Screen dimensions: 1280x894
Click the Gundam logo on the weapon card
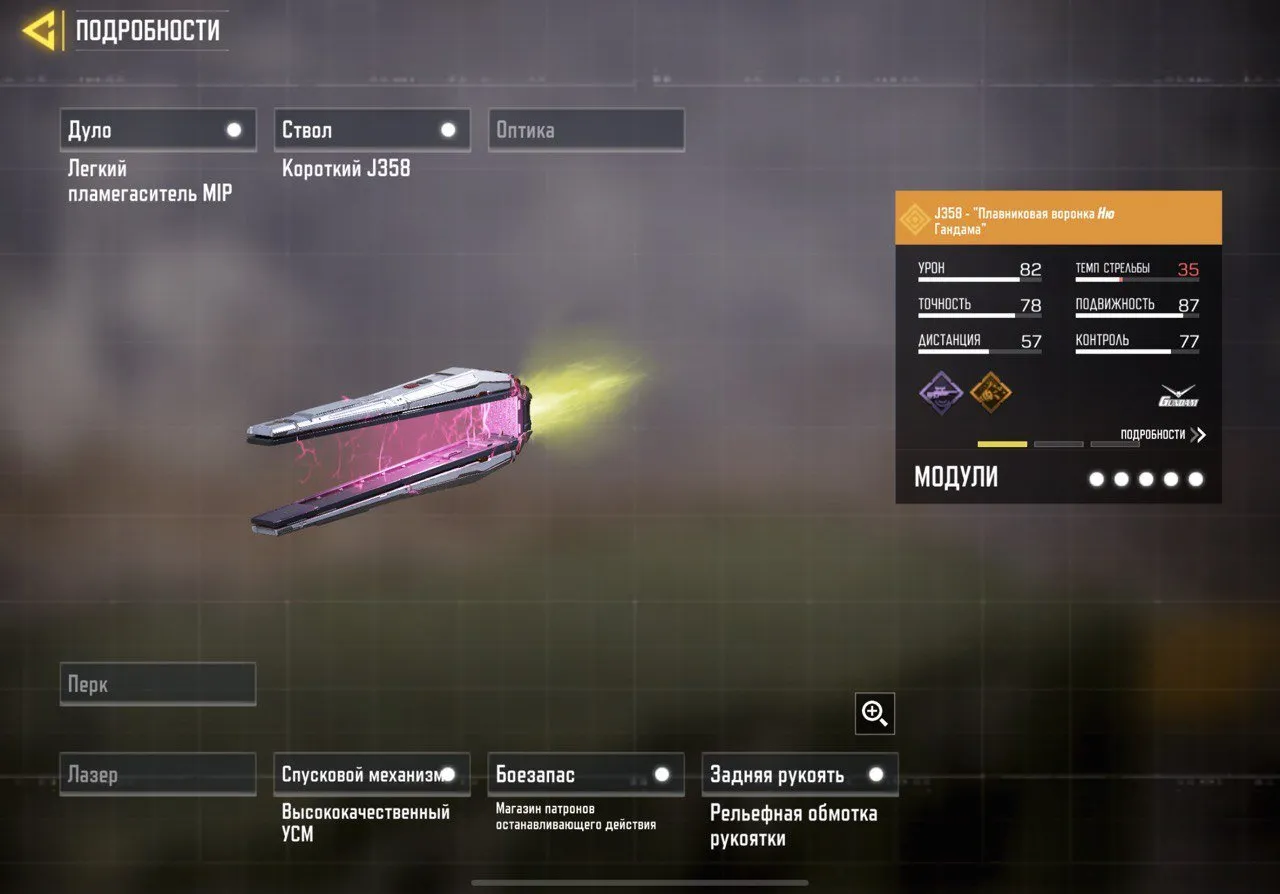1180,393
